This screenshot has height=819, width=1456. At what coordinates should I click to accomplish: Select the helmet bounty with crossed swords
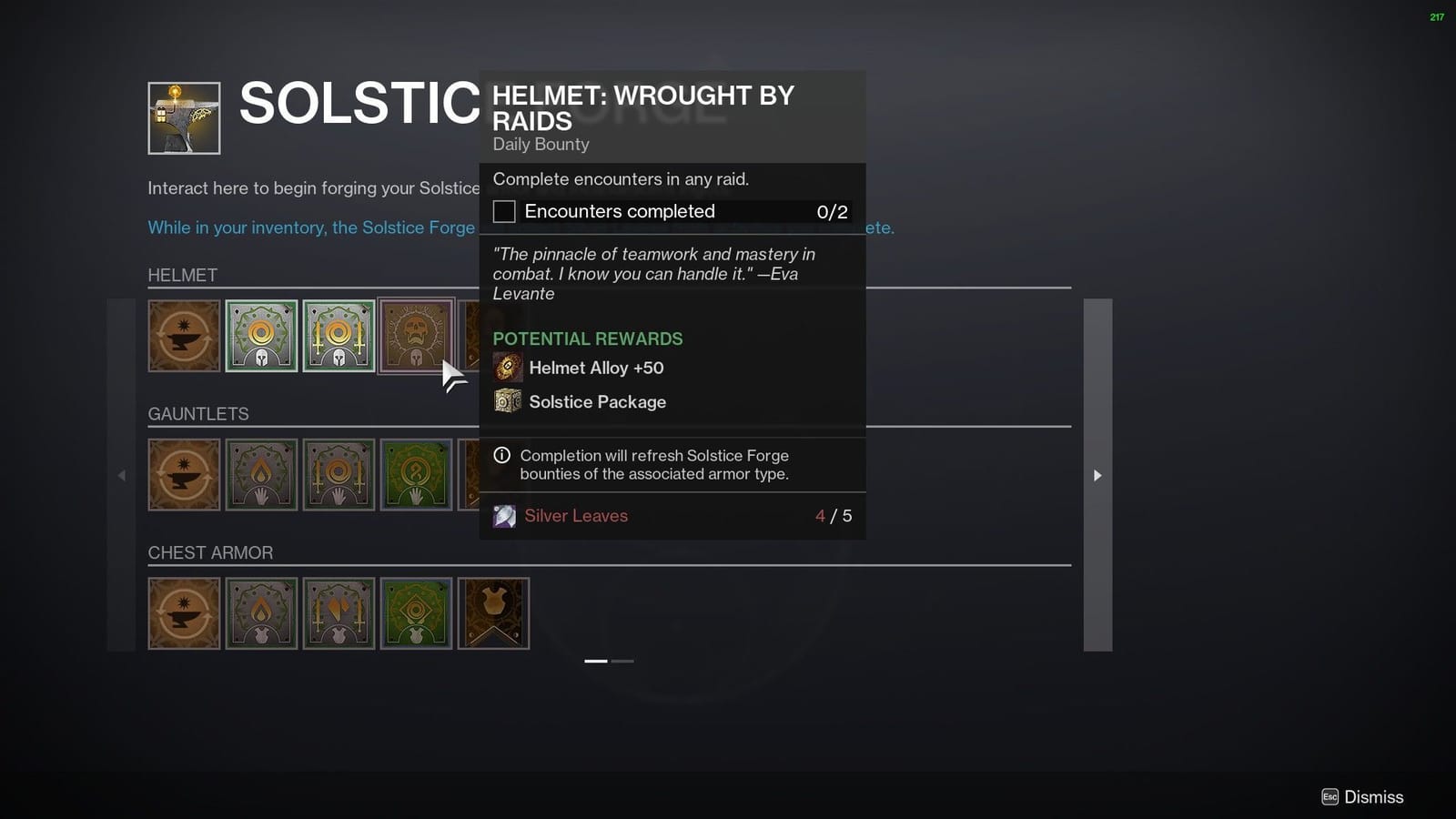click(x=338, y=336)
